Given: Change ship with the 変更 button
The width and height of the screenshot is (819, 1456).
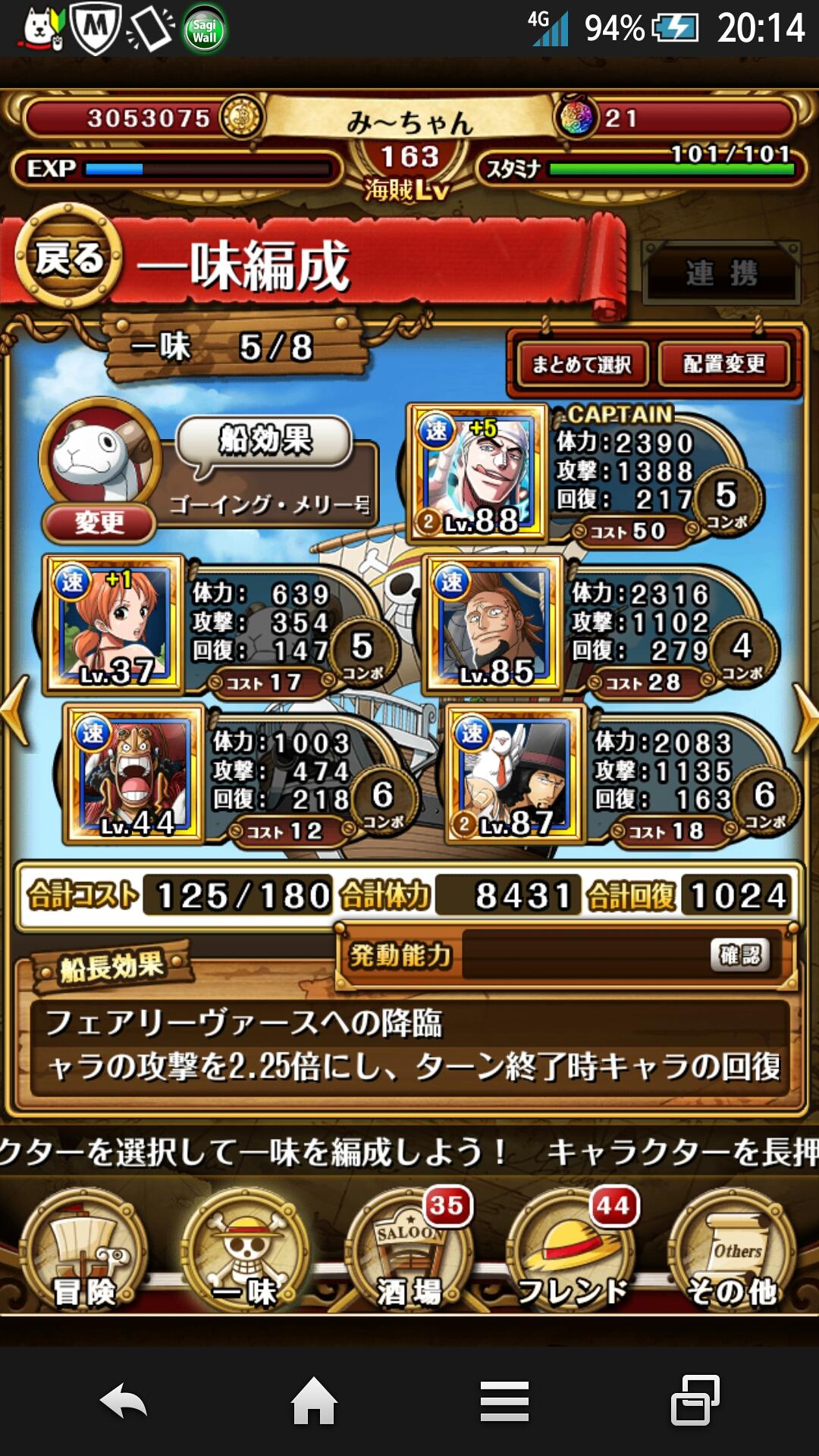Looking at the screenshot, I should click(x=99, y=522).
